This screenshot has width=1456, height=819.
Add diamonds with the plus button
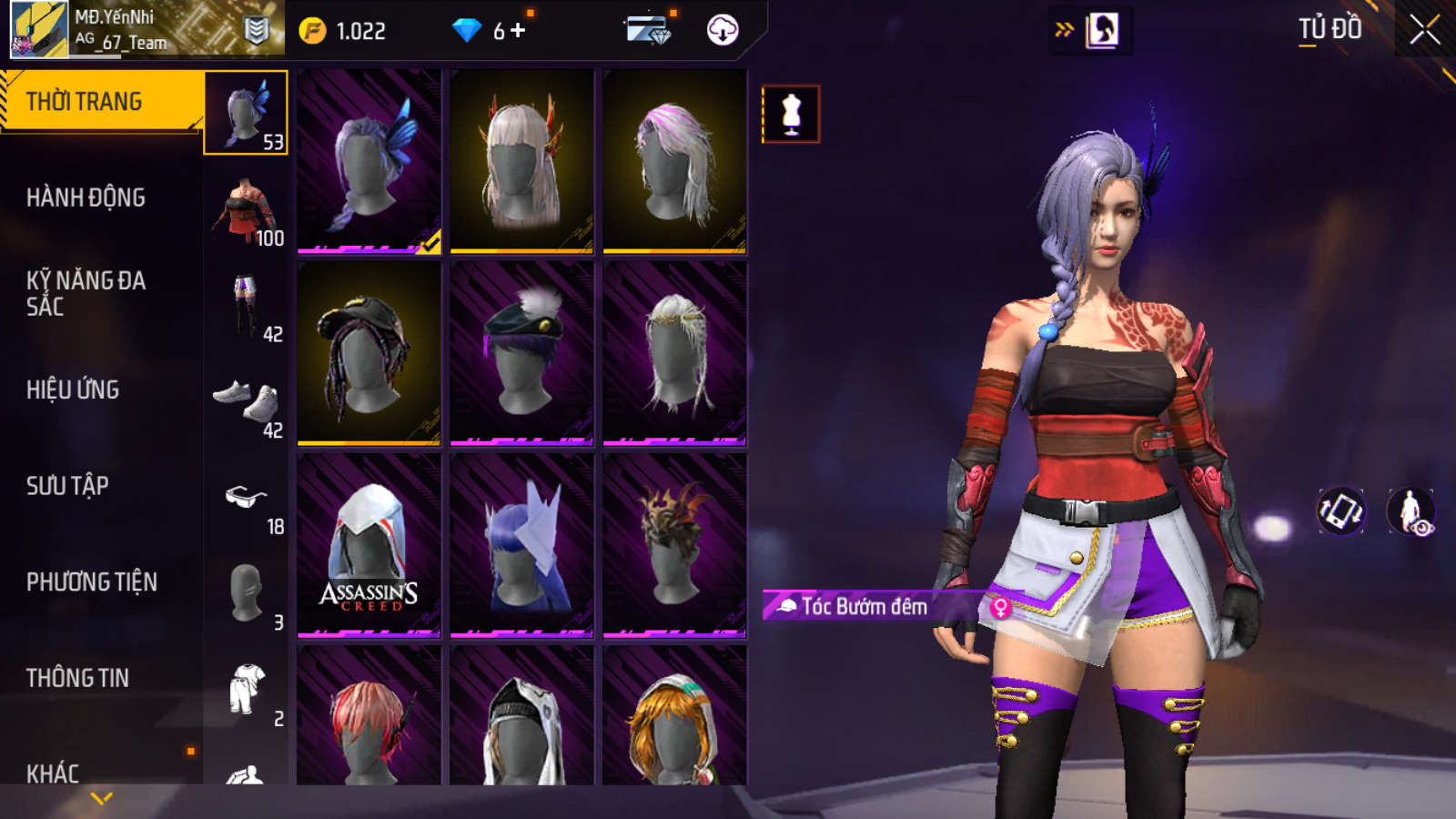[x=518, y=31]
